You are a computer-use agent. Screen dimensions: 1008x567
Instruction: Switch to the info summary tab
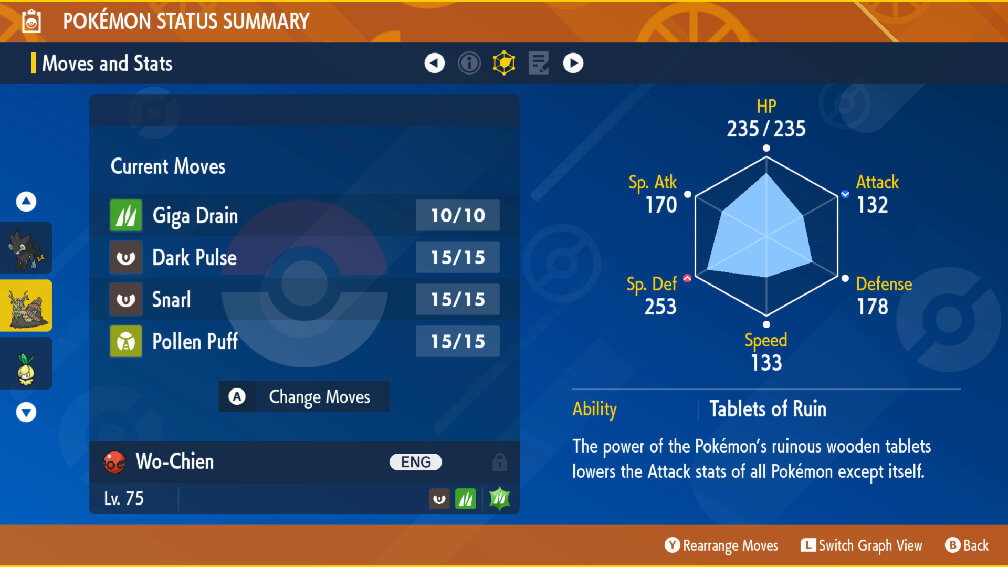point(469,64)
